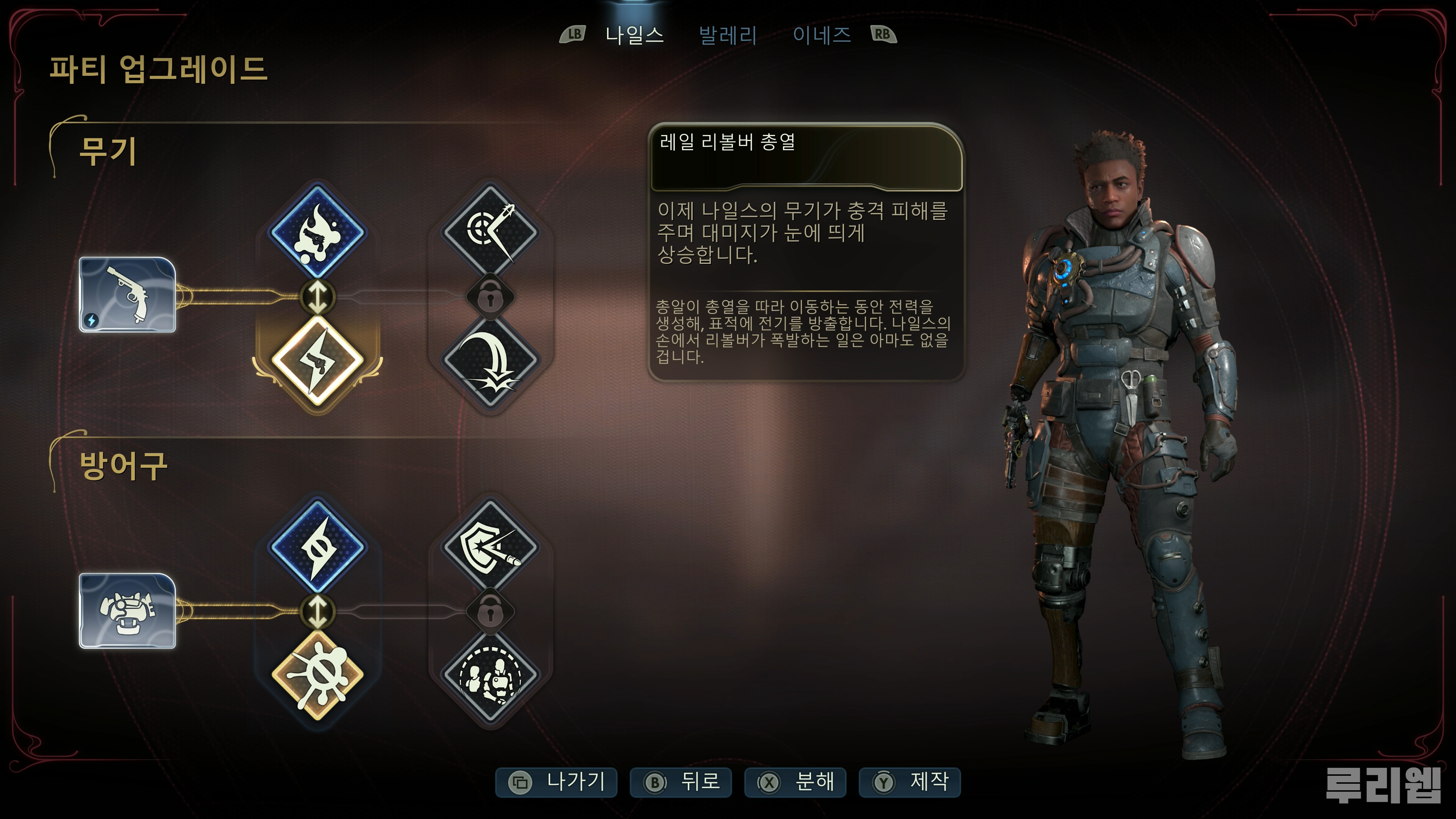Toggle the weapon upgrade swap arrows
1456x819 pixels.
point(317,297)
